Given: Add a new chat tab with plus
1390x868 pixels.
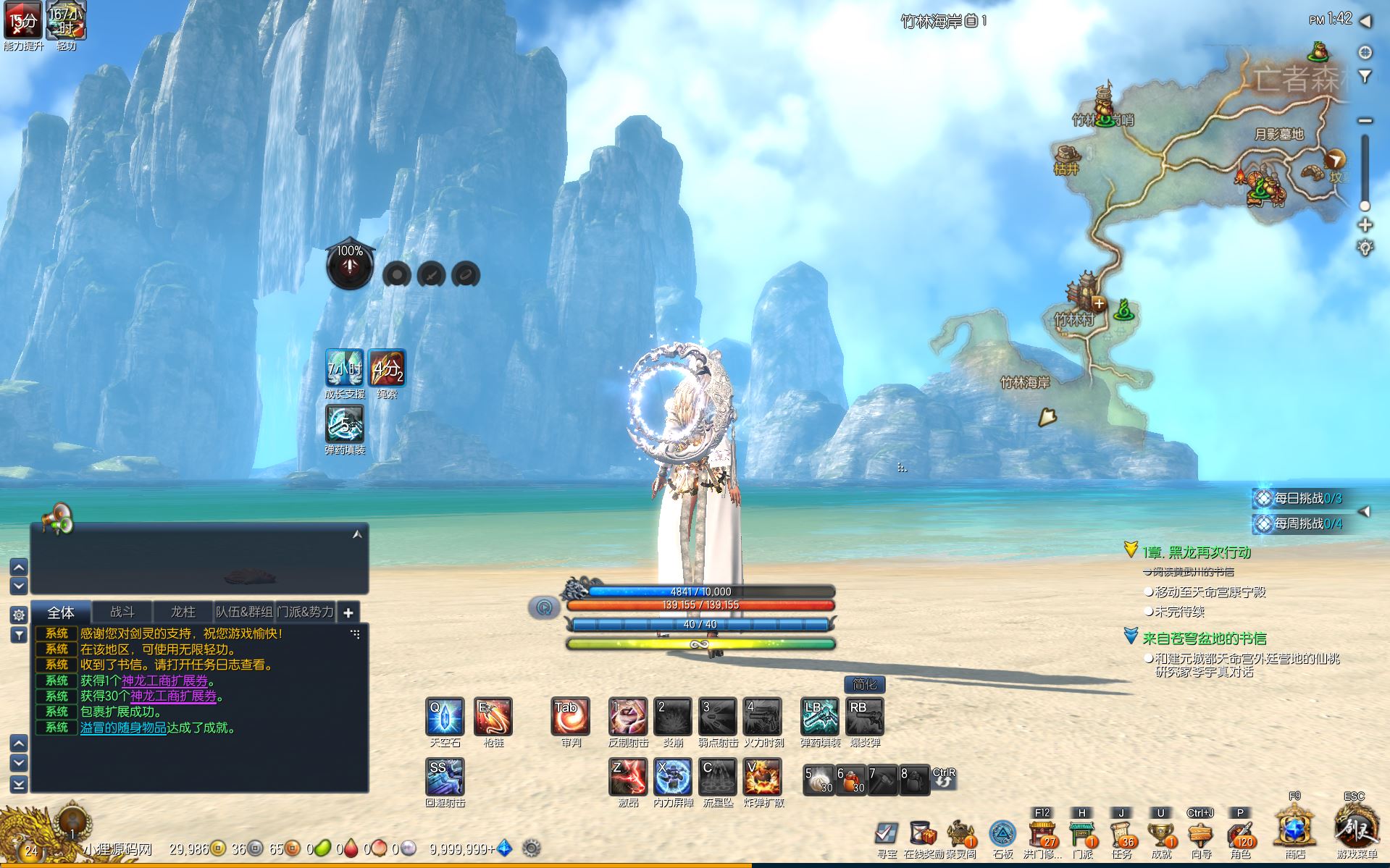Looking at the screenshot, I should click(x=348, y=613).
